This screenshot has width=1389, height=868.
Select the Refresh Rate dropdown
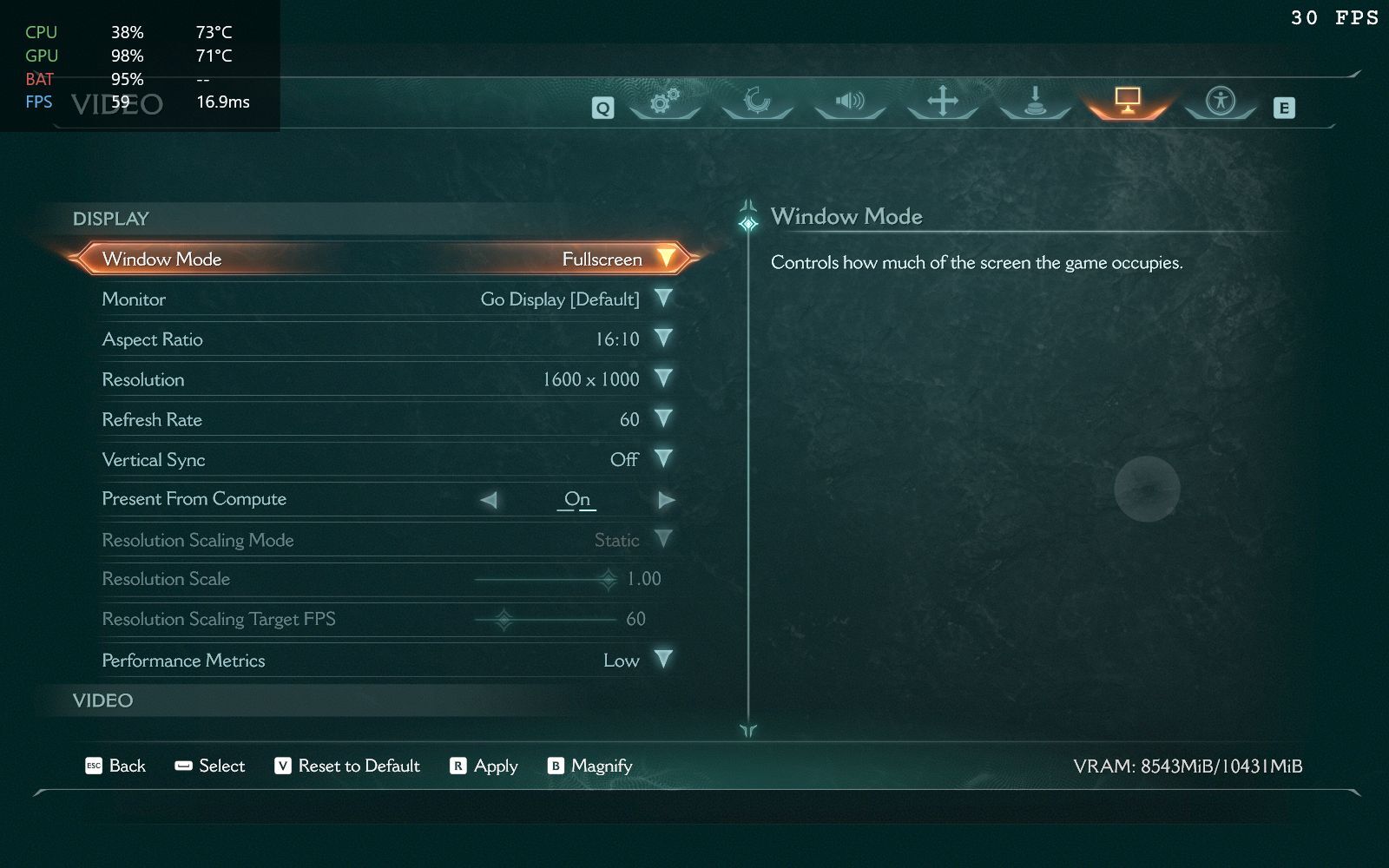coord(663,419)
